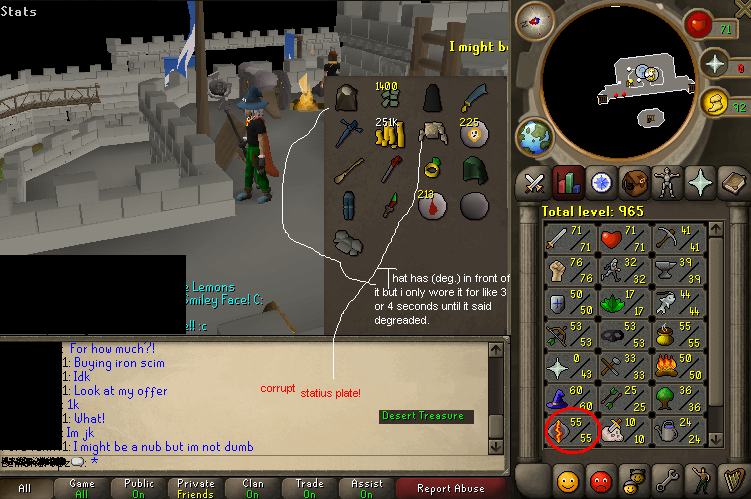Viewport: 751px width, 499px height.
Task: Open the Combat Options tab
Action: click(532, 184)
